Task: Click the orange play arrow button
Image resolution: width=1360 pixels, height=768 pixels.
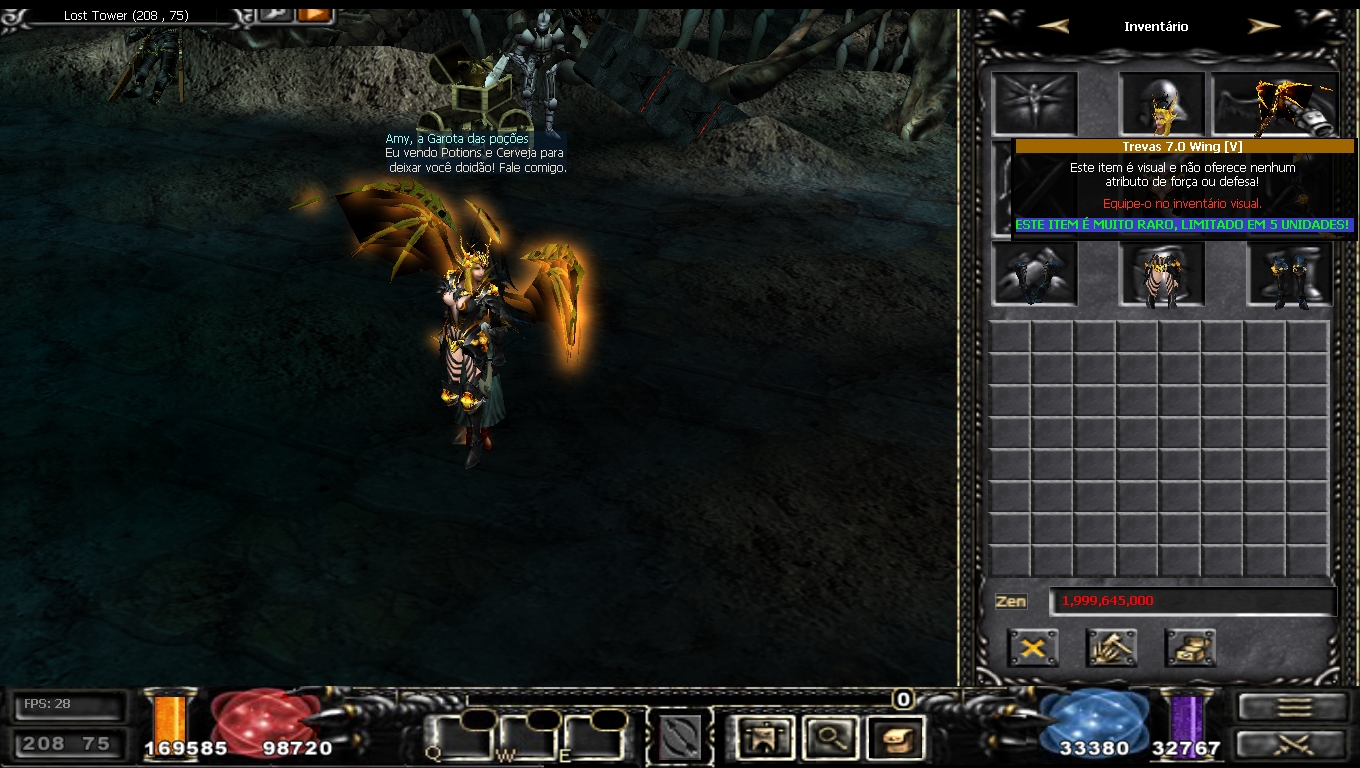Action: tap(314, 14)
